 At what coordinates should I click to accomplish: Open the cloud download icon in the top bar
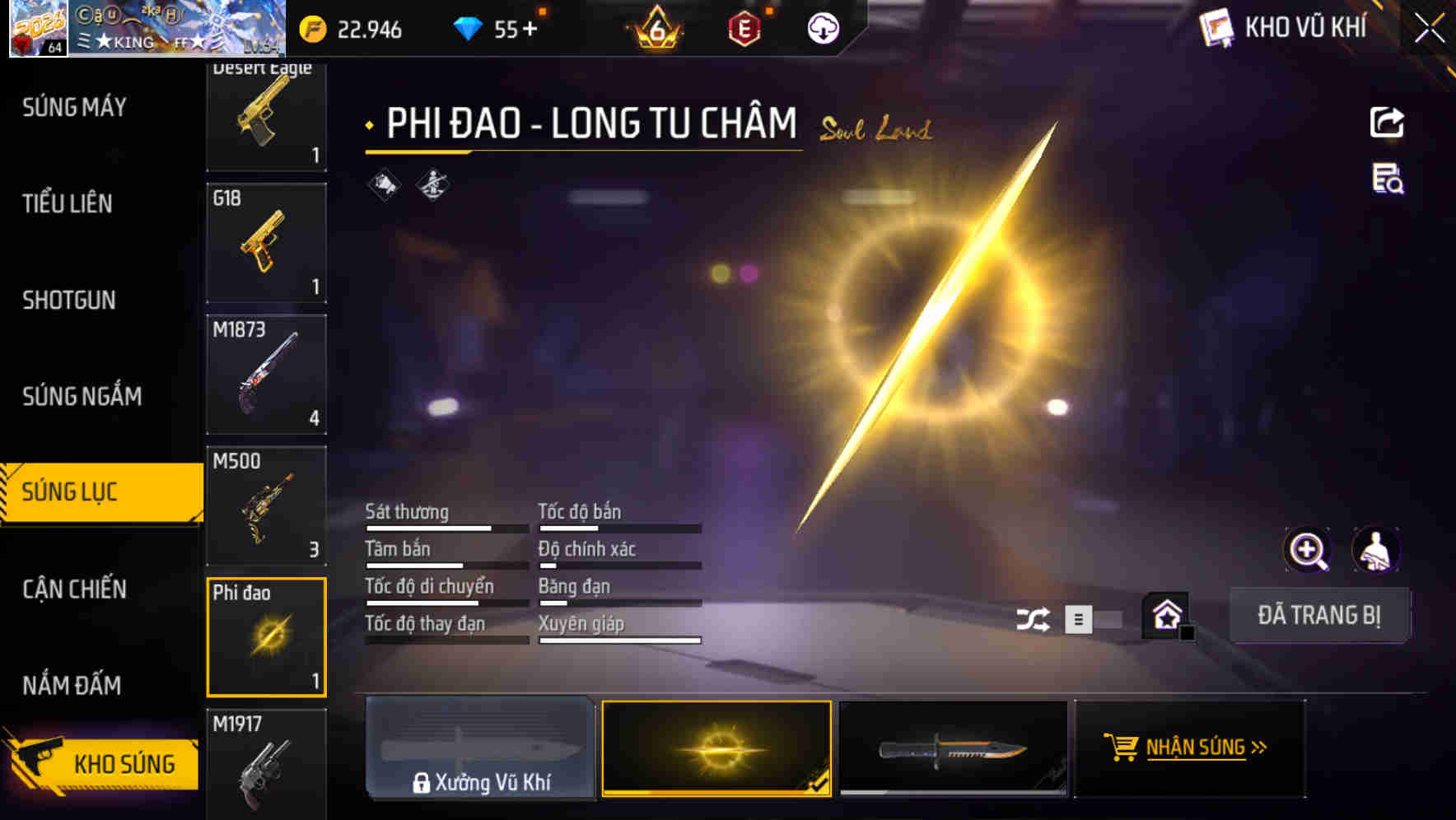point(824,30)
